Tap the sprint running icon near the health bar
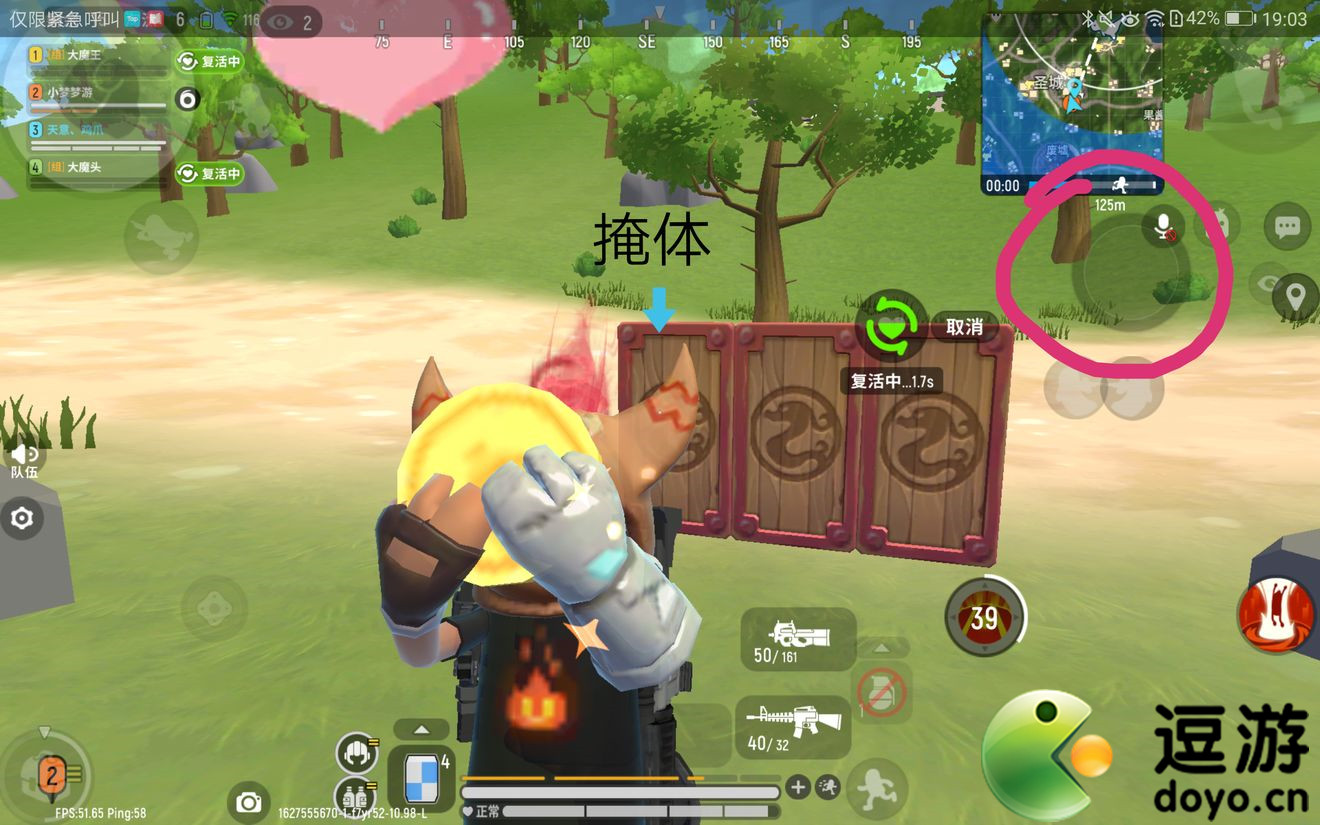 (x=826, y=787)
